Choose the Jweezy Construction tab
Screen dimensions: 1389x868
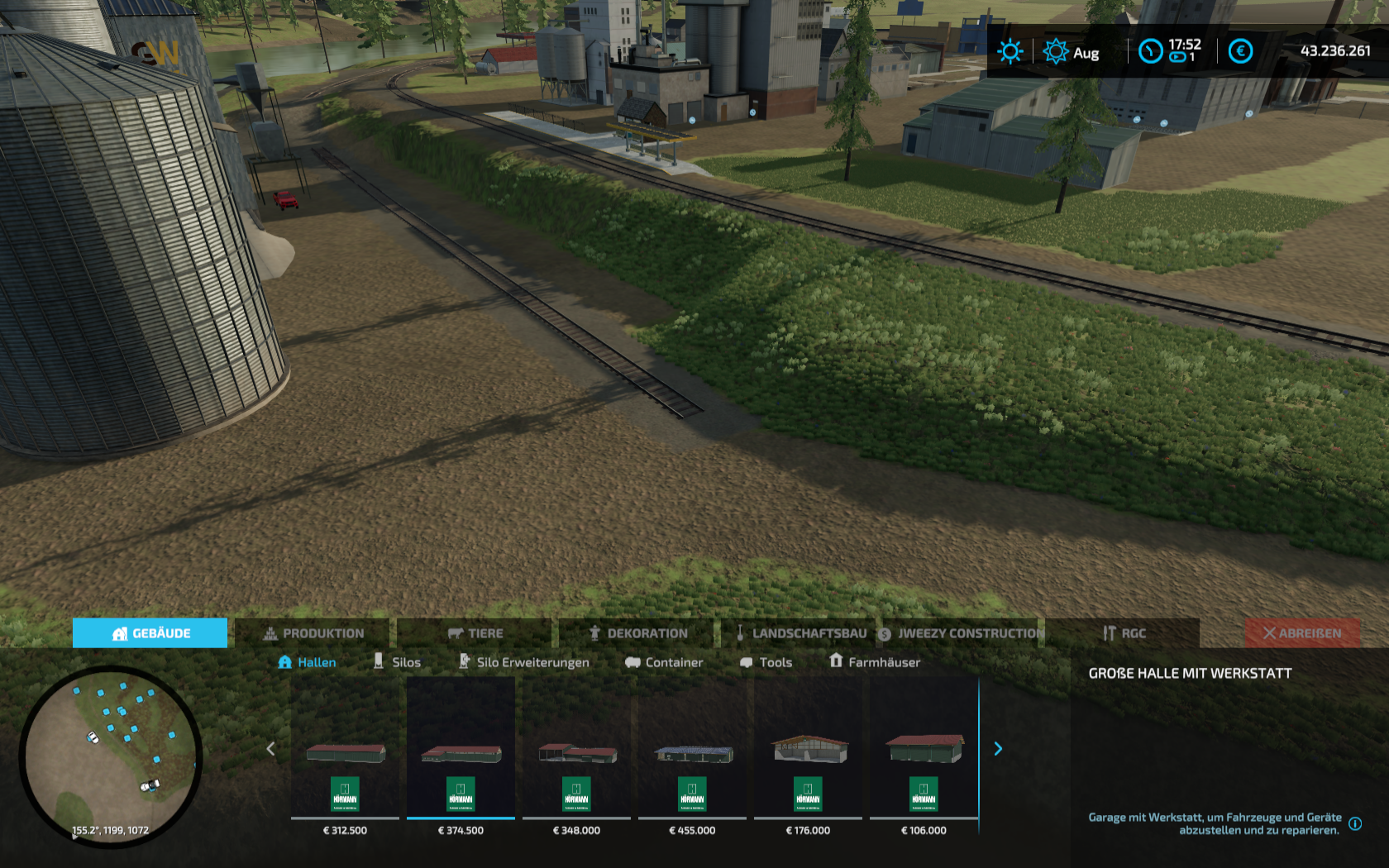[961, 633]
